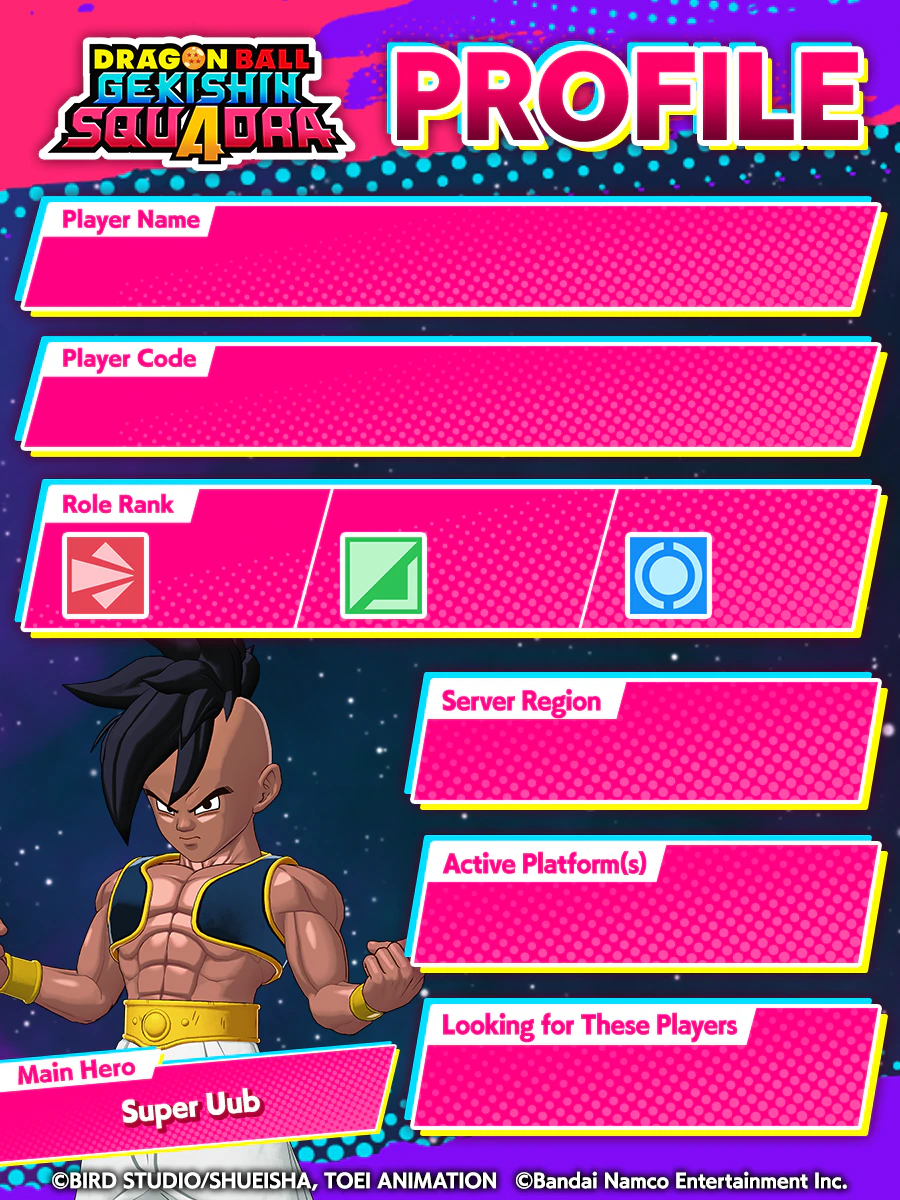The height and width of the screenshot is (1200, 900).
Task: Select the Player Name field
Action: [x=450, y=262]
